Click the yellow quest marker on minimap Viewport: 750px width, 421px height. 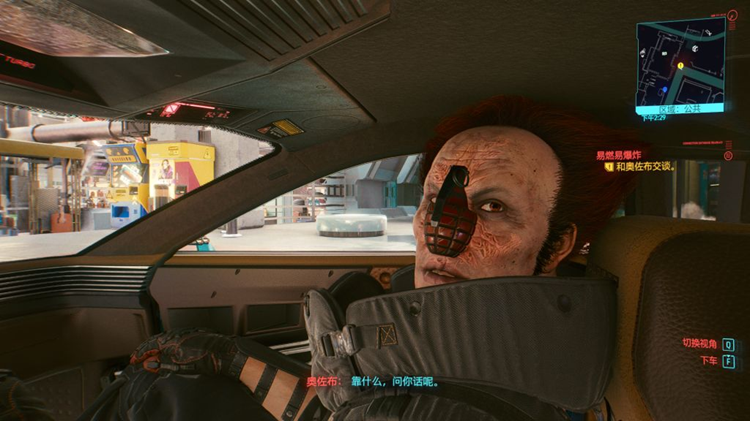click(681, 65)
